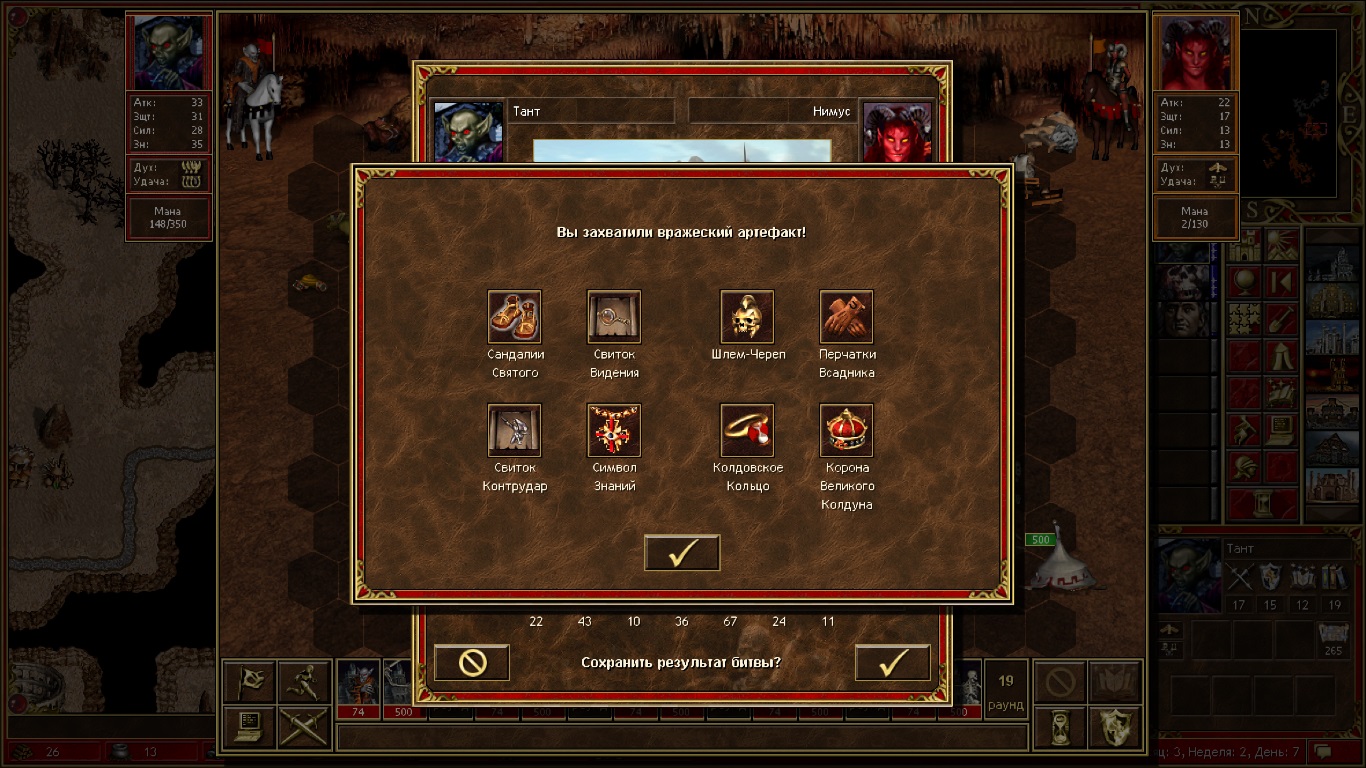Select the Корона Великого Колдуна crown
The image size is (1366, 768).
pyautogui.click(x=846, y=430)
